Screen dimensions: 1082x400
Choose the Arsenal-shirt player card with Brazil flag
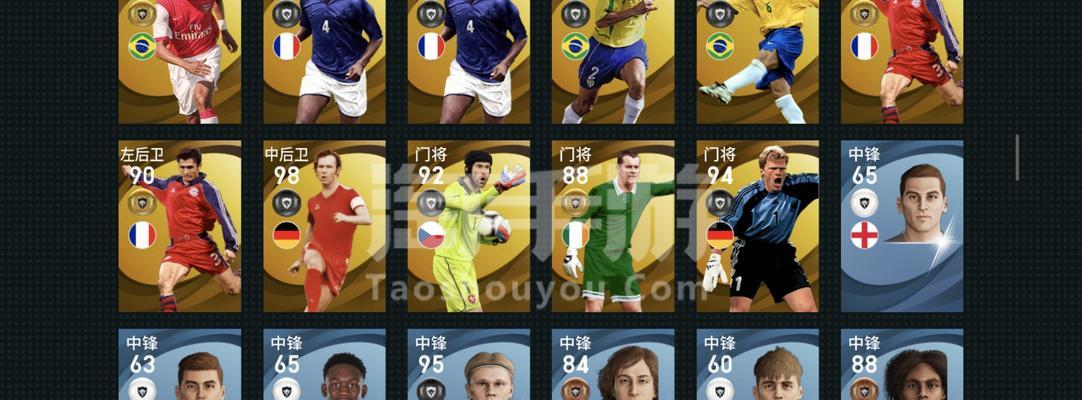[180, 60]
